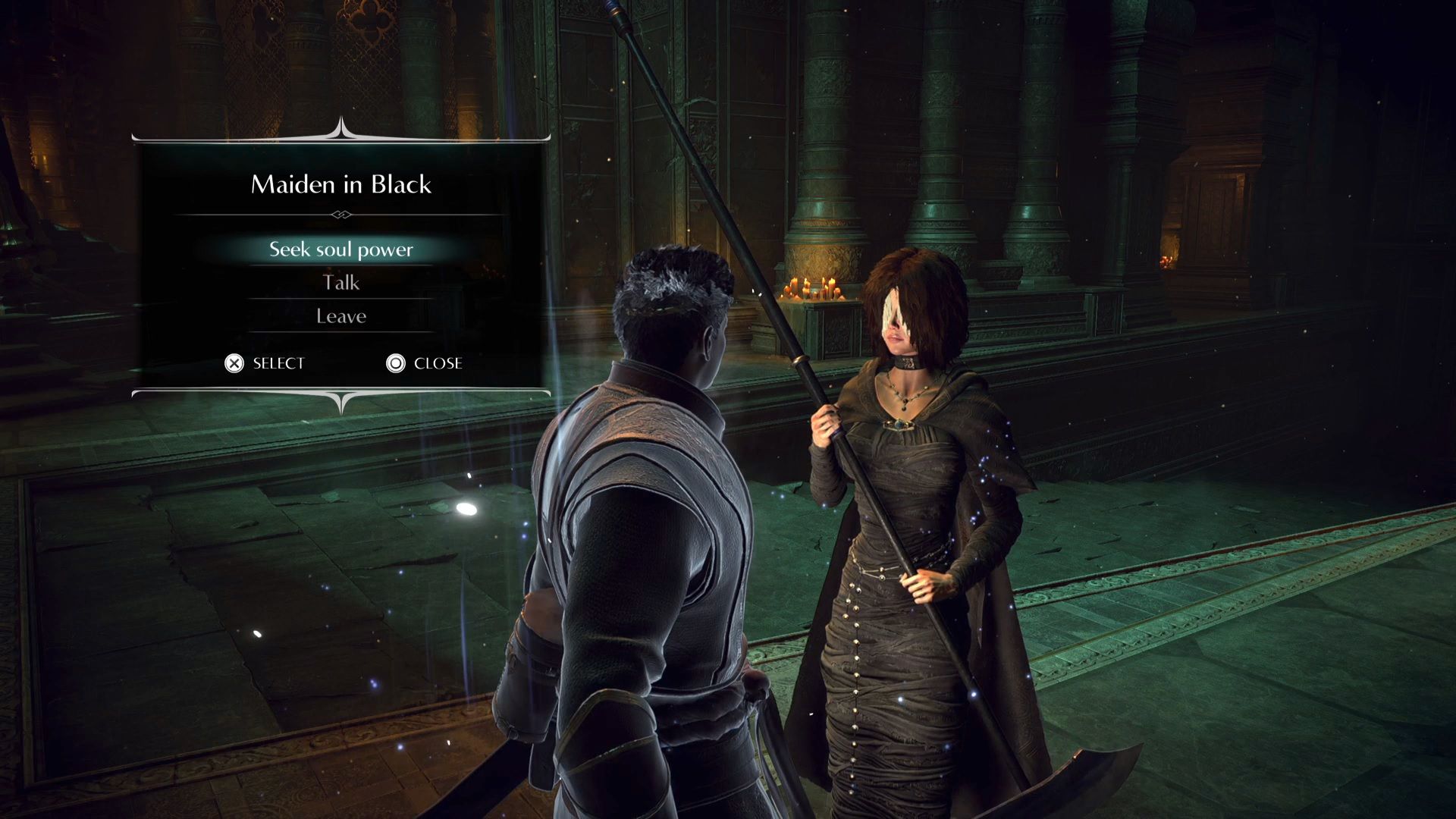Click the ringed circle glyph next to CLOSE

click(x=395, y=364)
